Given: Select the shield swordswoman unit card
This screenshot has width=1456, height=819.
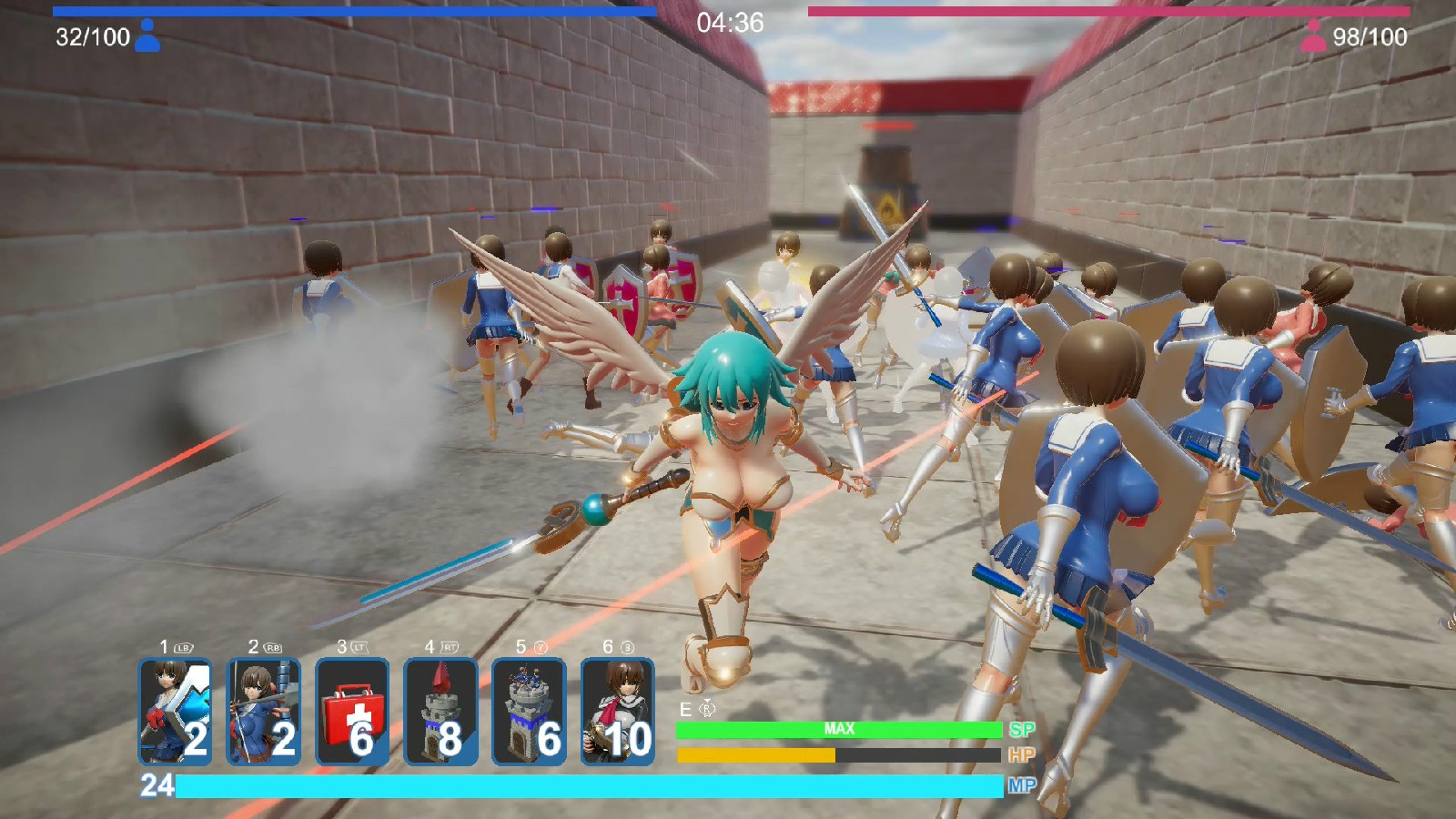Looking at the screenshot, I should point(175,712).
